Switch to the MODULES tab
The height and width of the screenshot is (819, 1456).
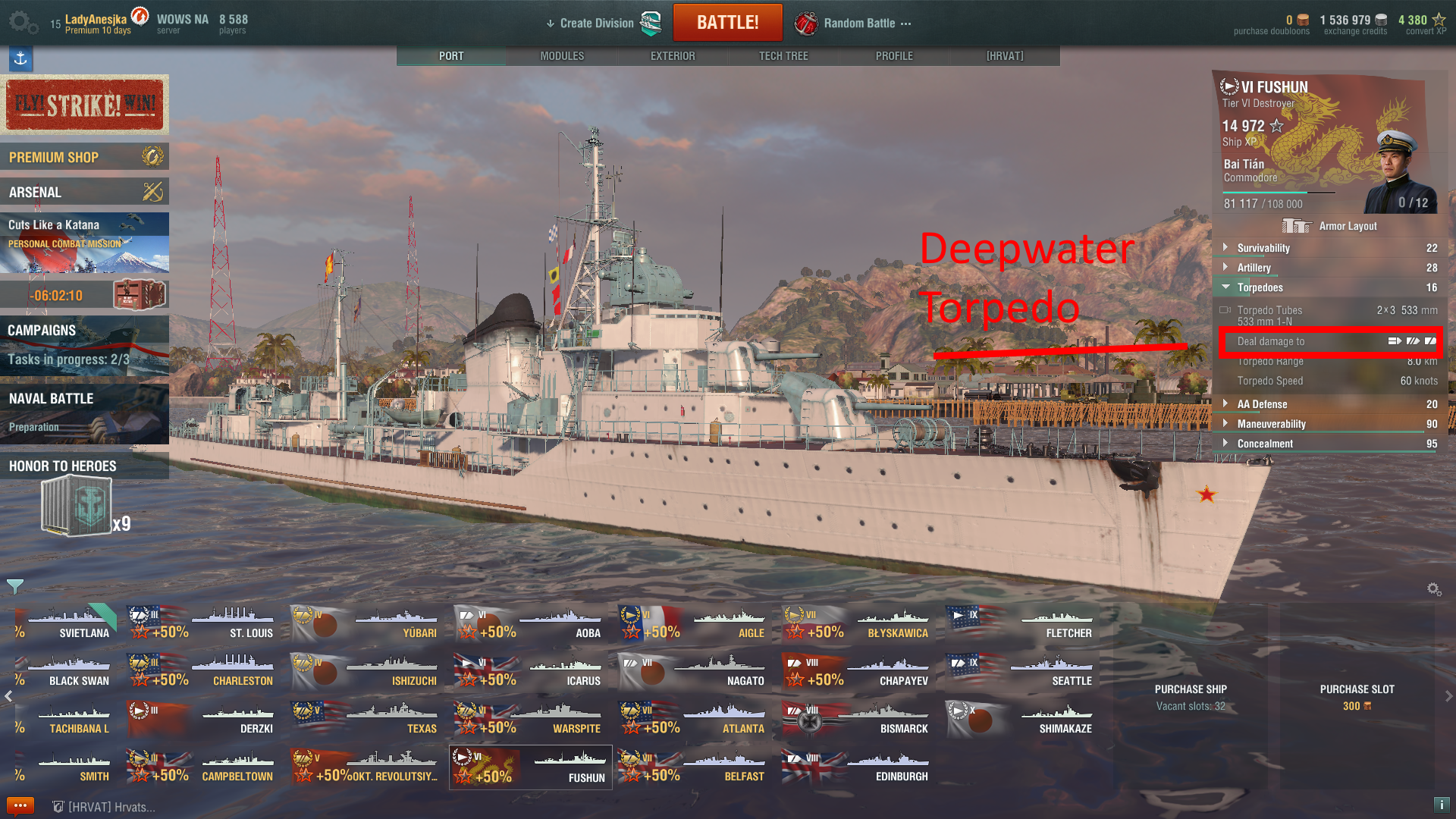562,56
